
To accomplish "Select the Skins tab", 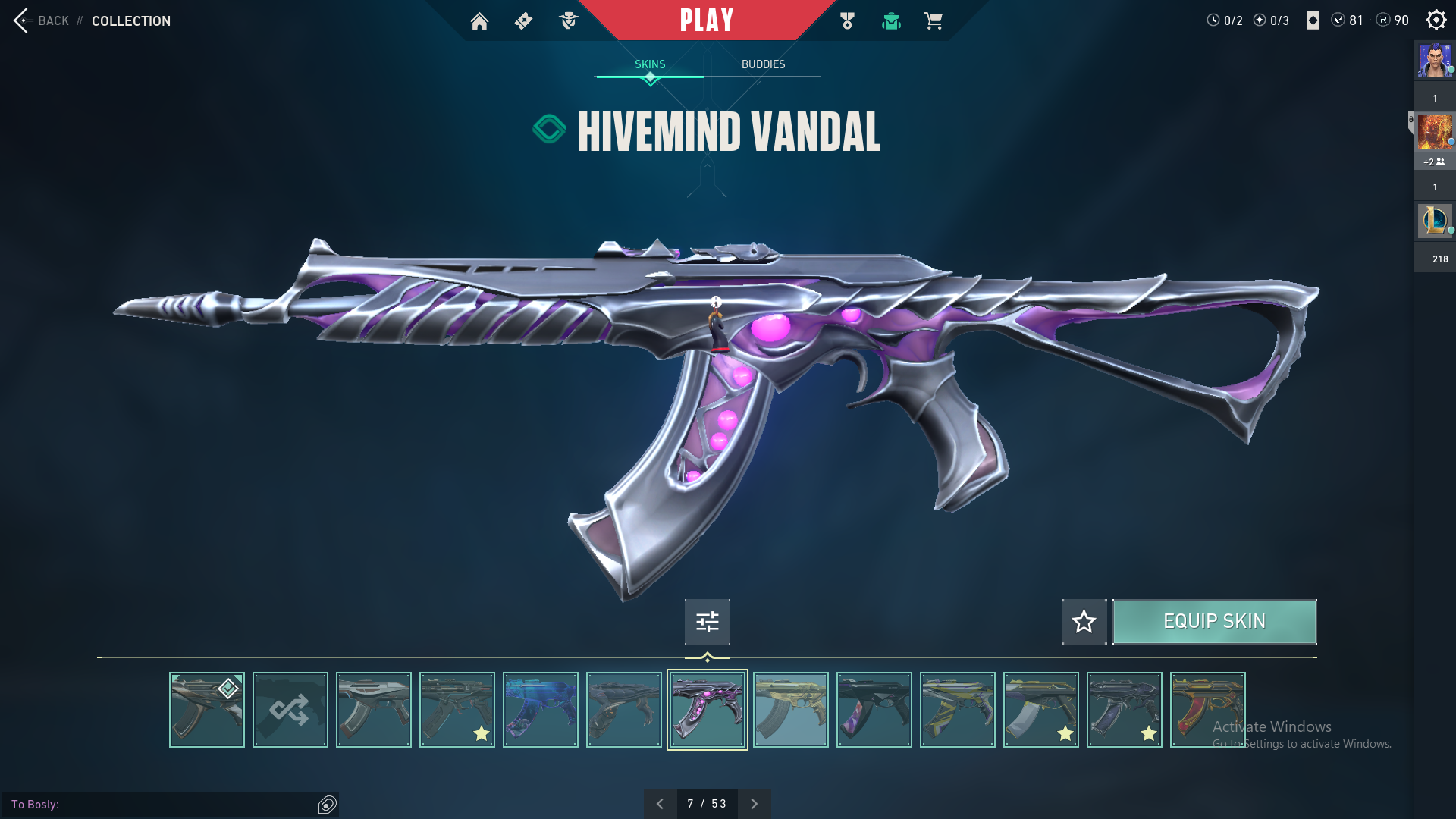I will 650,64.
